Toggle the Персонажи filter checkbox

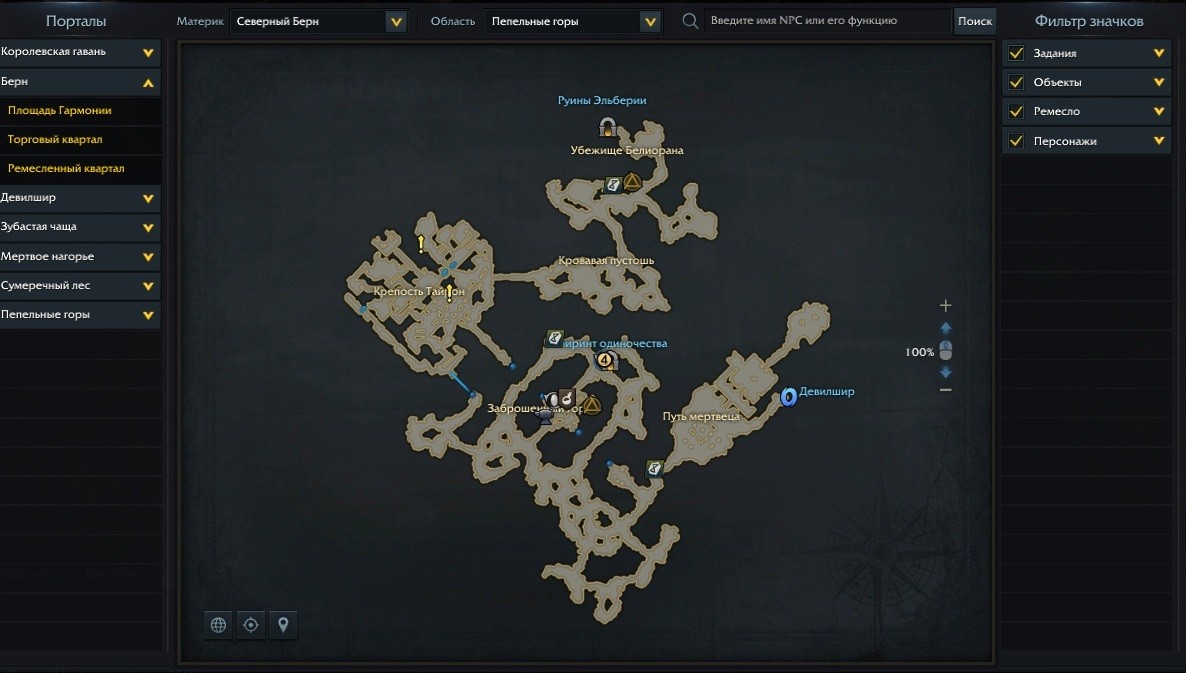pyautogui.click(x=1016, y=141)
